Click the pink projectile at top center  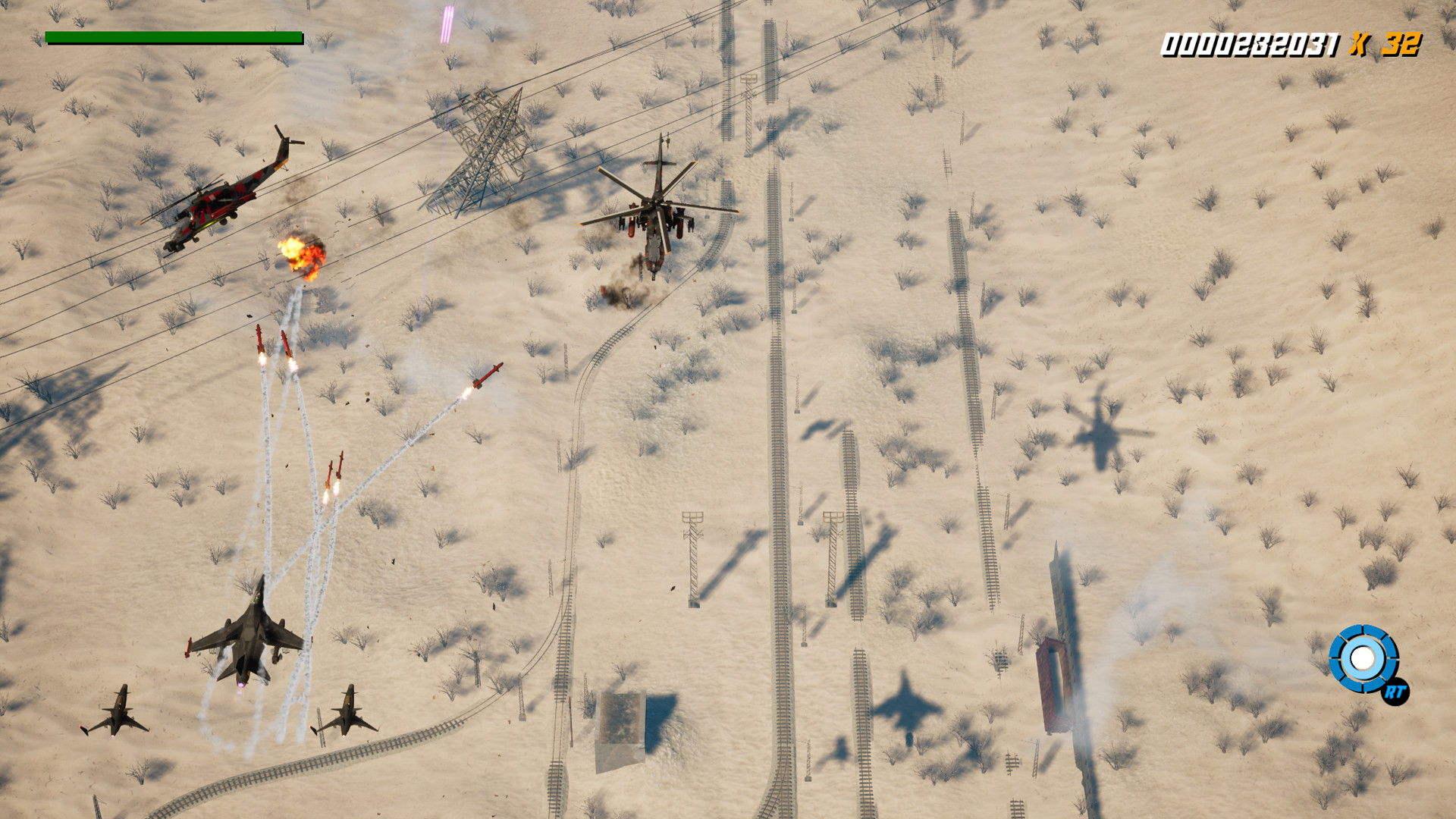[446, 23]
